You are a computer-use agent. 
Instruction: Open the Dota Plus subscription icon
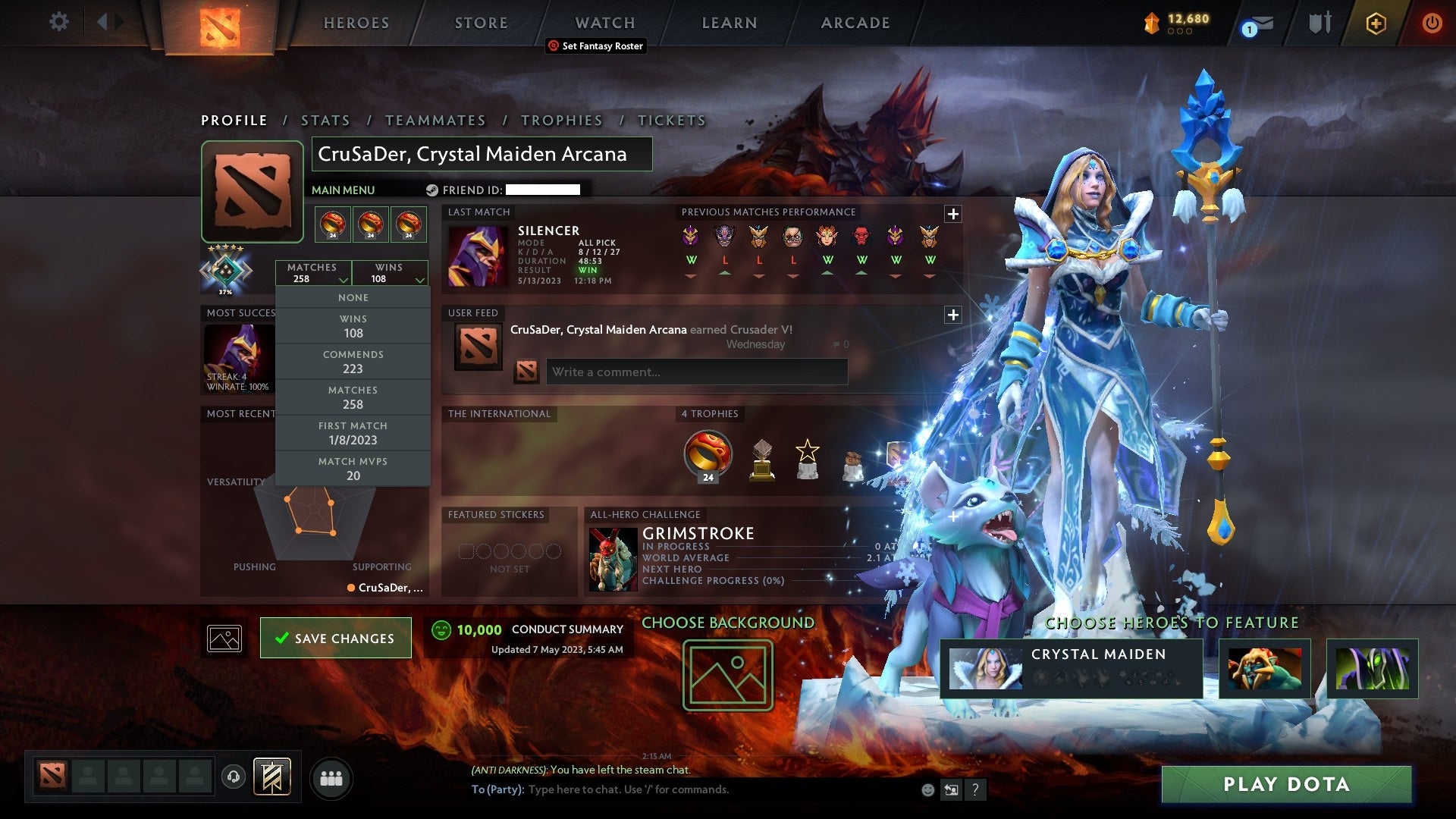[x=1376, y=23]
